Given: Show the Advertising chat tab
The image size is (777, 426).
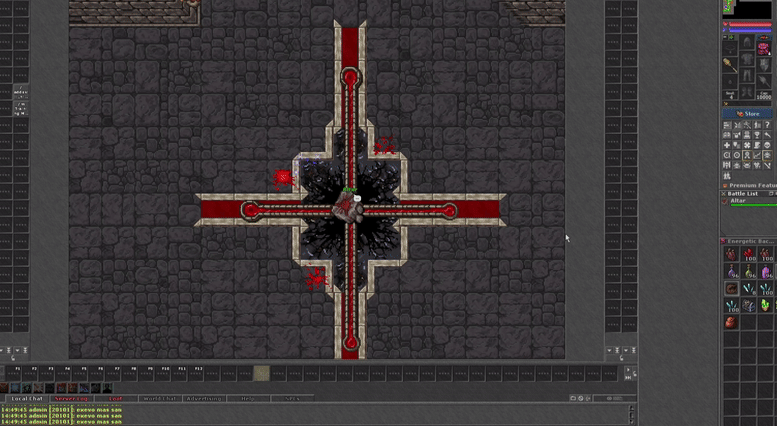Looking at the screenshot, I should click(x=204, y=398).
